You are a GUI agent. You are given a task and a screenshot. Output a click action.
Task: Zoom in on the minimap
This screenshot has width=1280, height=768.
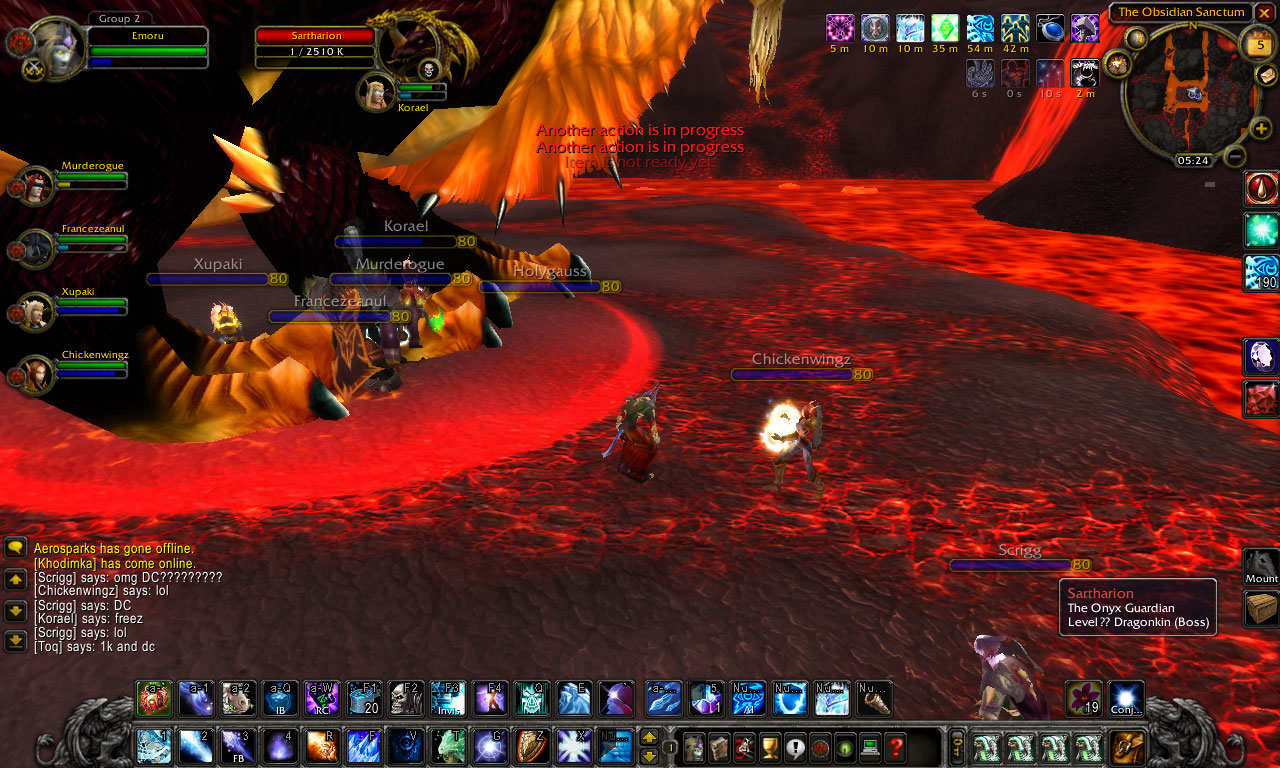tap(1262, 128)
